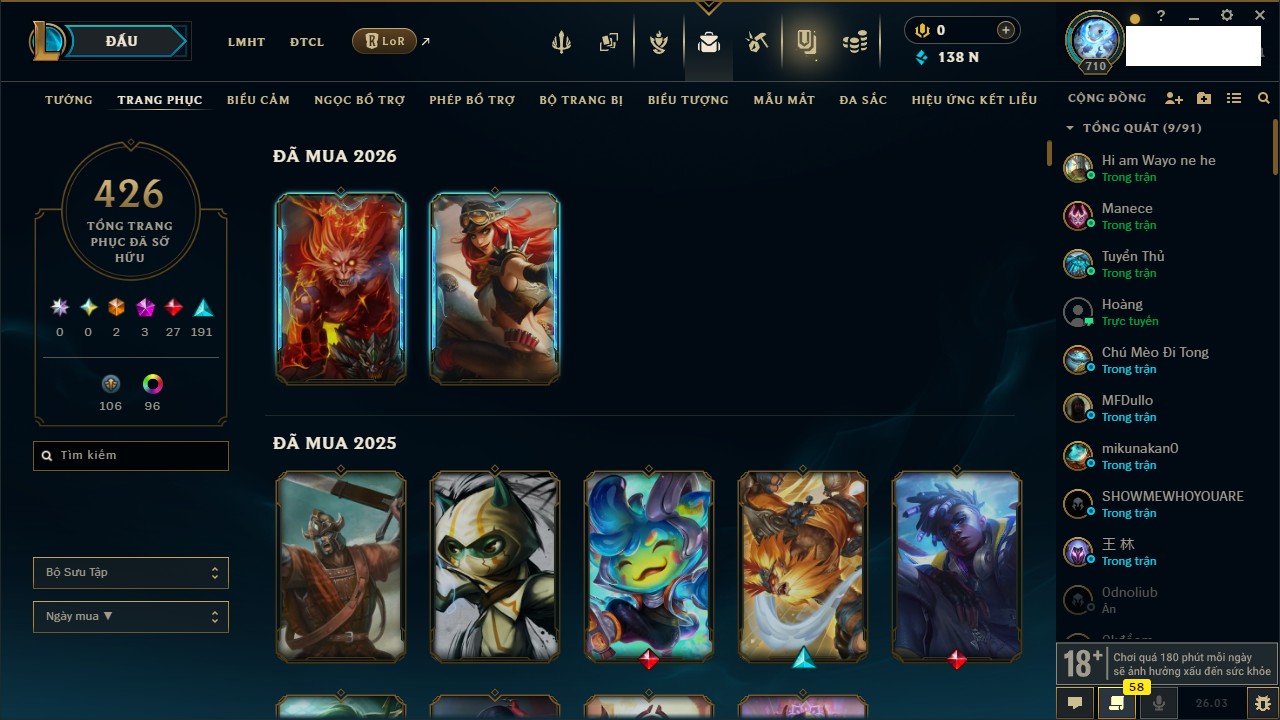The height and width of the screenshot is (720, 1280).
Task: Show the HIỆU ỨNG KẾT LIỄU tab
Action: click(x=974, y=100)
